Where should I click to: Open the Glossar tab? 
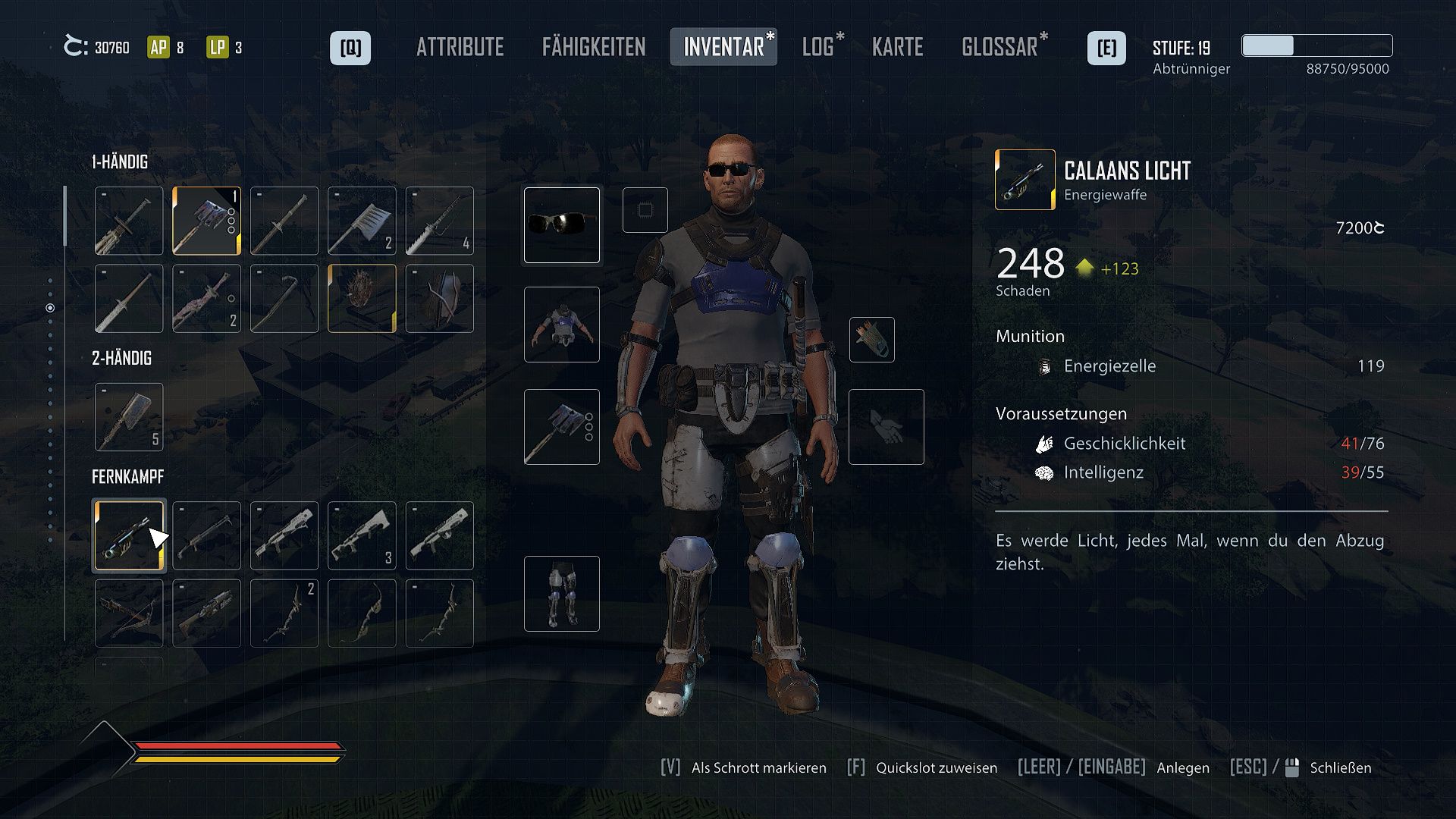pyautogui.click(x=1002, y=47)
